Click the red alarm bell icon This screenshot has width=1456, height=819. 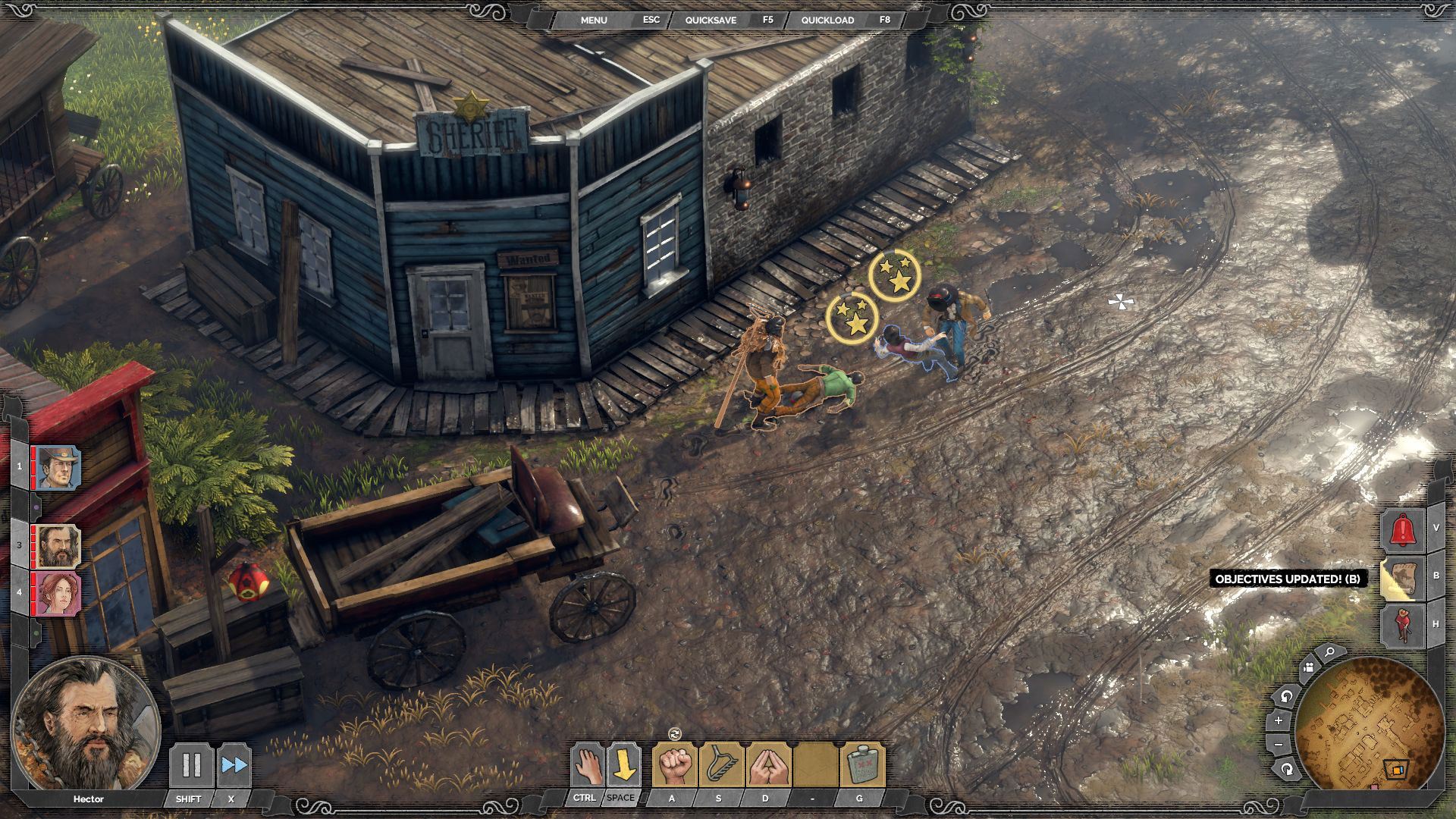[x=1402, y=529]
